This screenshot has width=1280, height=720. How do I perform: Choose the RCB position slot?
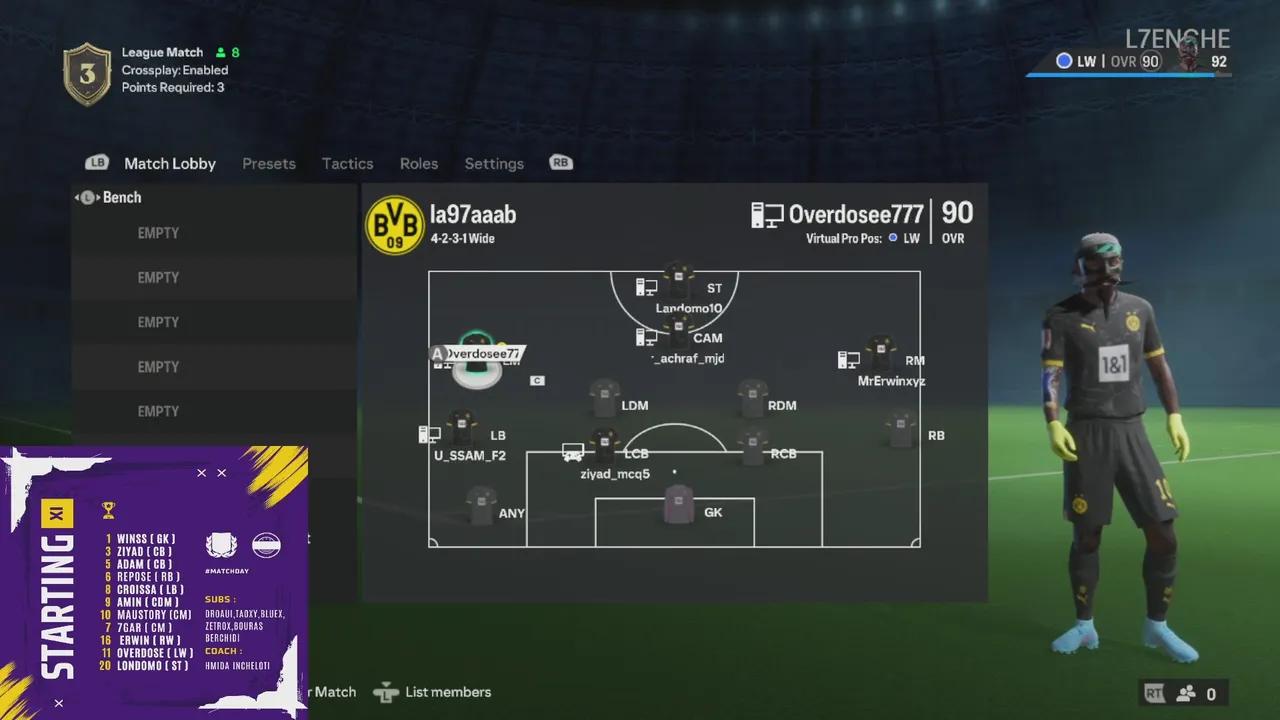point(753,447)
